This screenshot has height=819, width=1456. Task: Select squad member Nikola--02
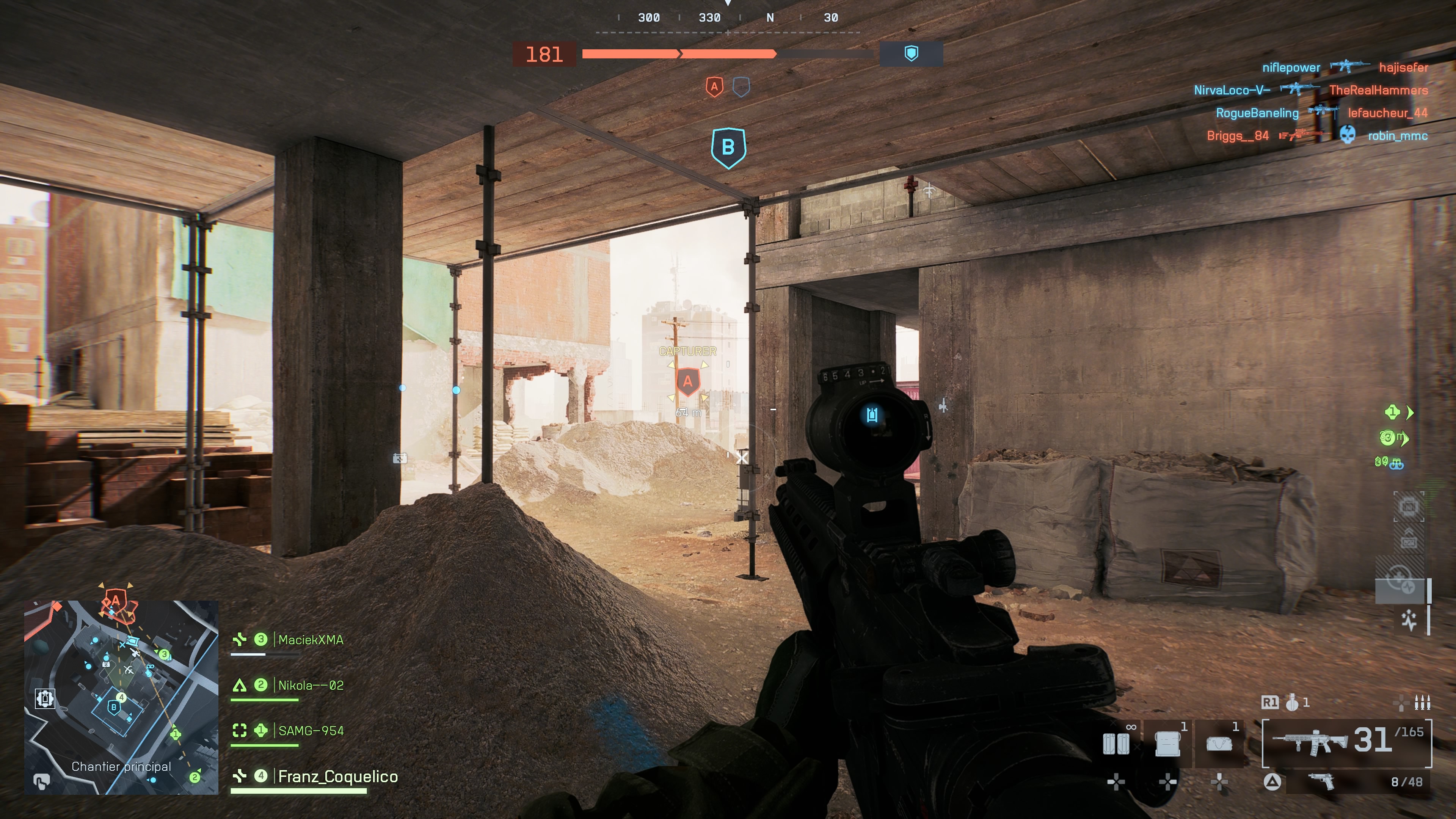310,686
